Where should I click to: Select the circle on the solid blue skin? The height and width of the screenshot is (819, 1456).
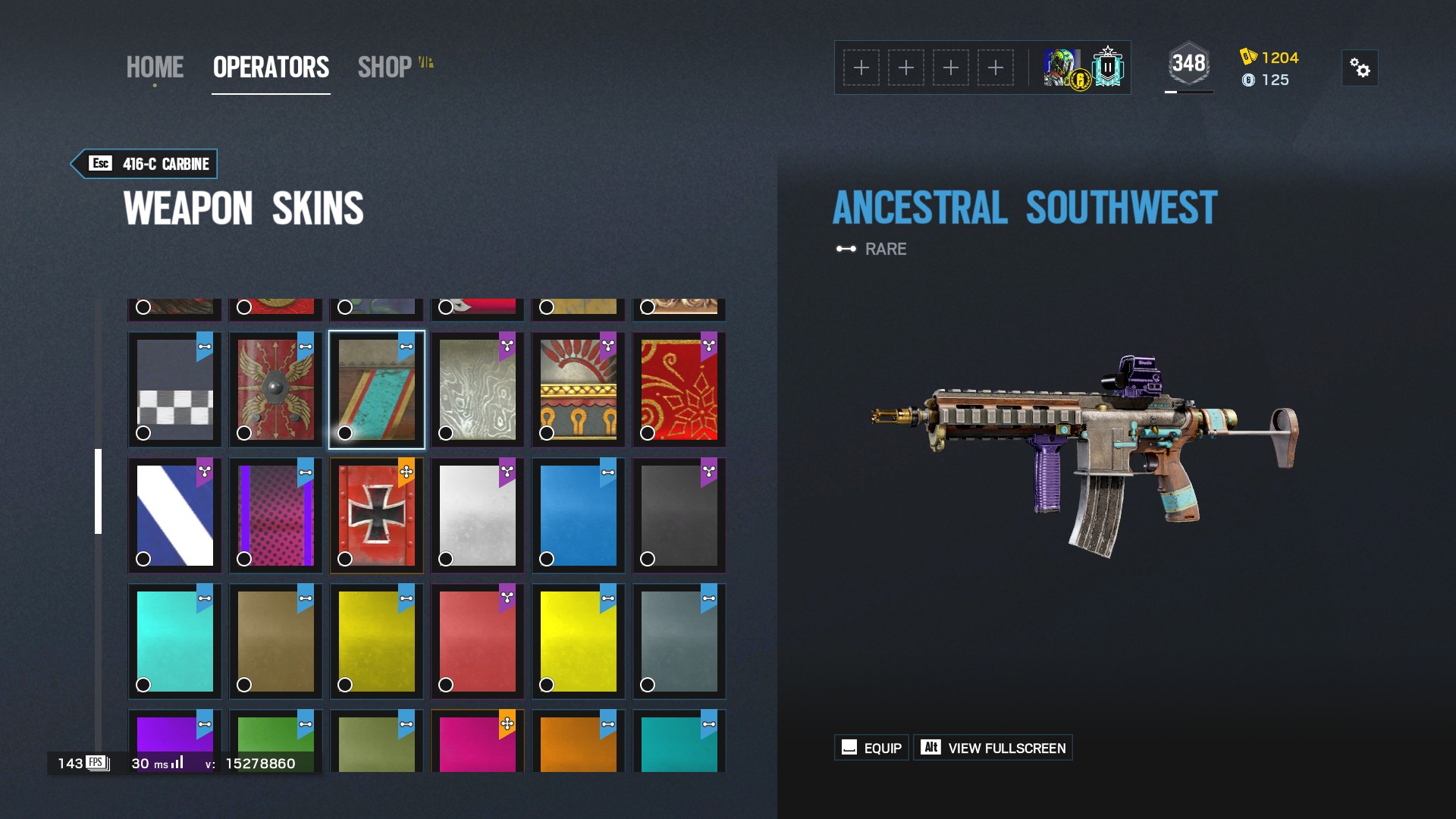point(545,559)
